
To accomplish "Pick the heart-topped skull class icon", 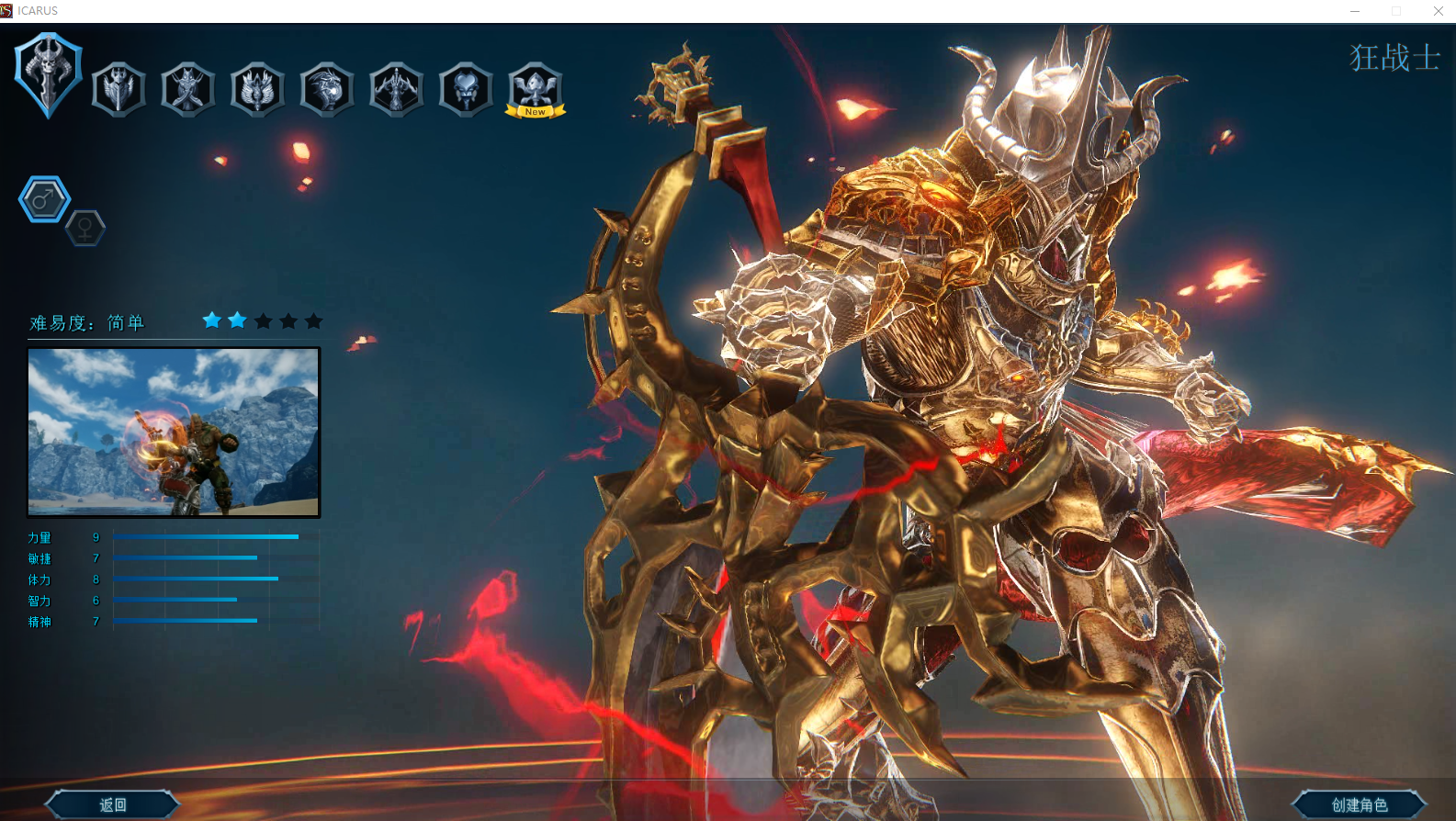I will [466, 89].
